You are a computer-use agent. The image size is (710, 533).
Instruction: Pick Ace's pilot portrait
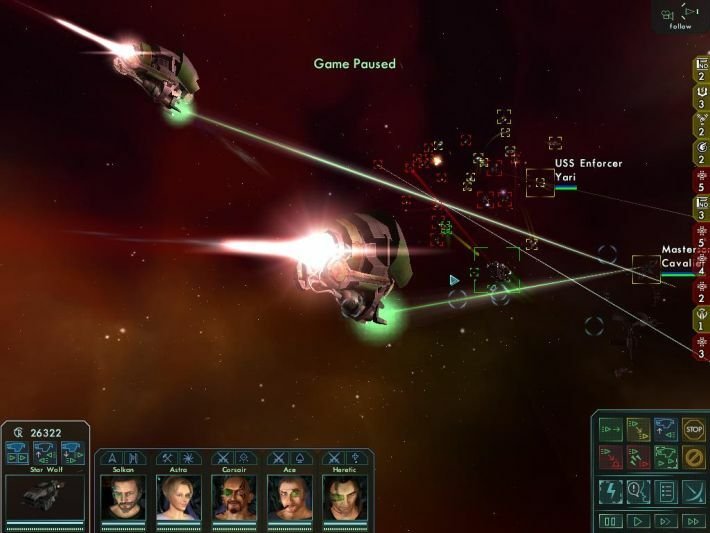click(x=289, y=495)
